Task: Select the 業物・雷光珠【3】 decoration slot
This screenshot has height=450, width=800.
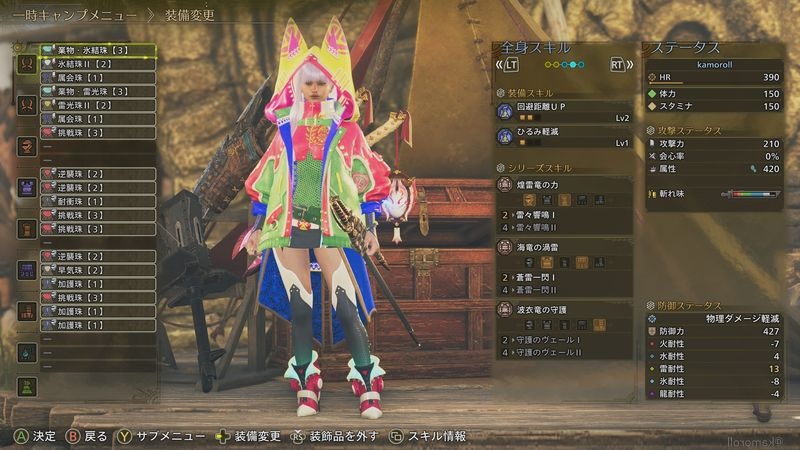Action: click(x=97, y=91)
